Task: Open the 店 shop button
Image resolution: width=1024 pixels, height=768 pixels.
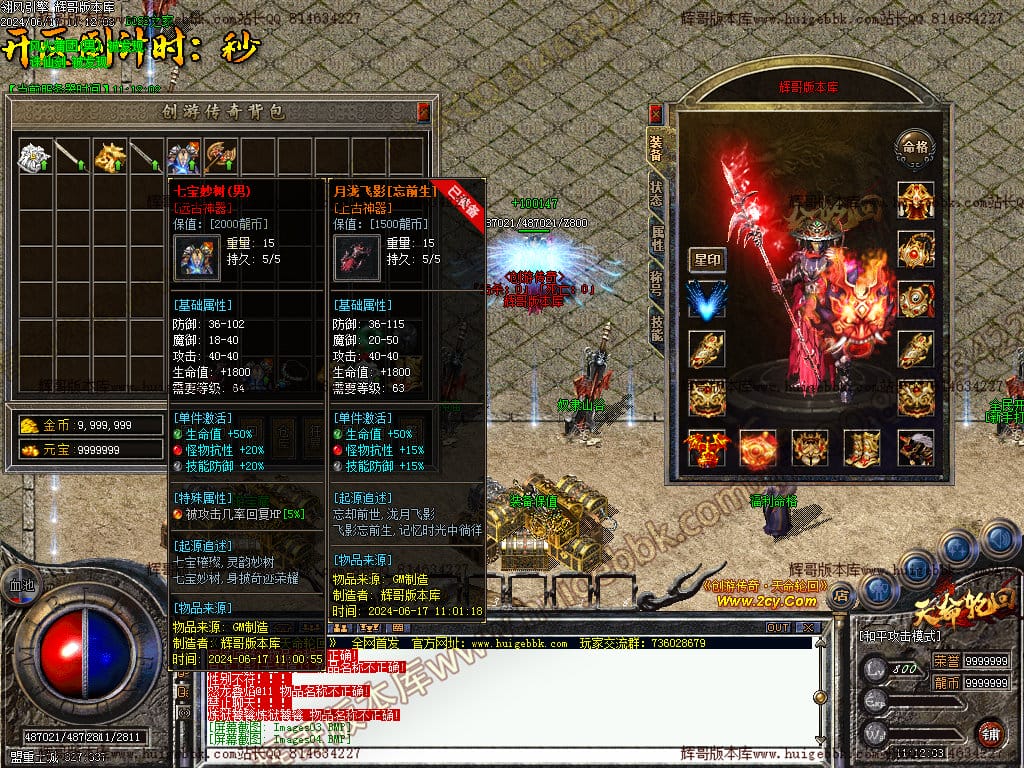Action: [x=842, y=597]
